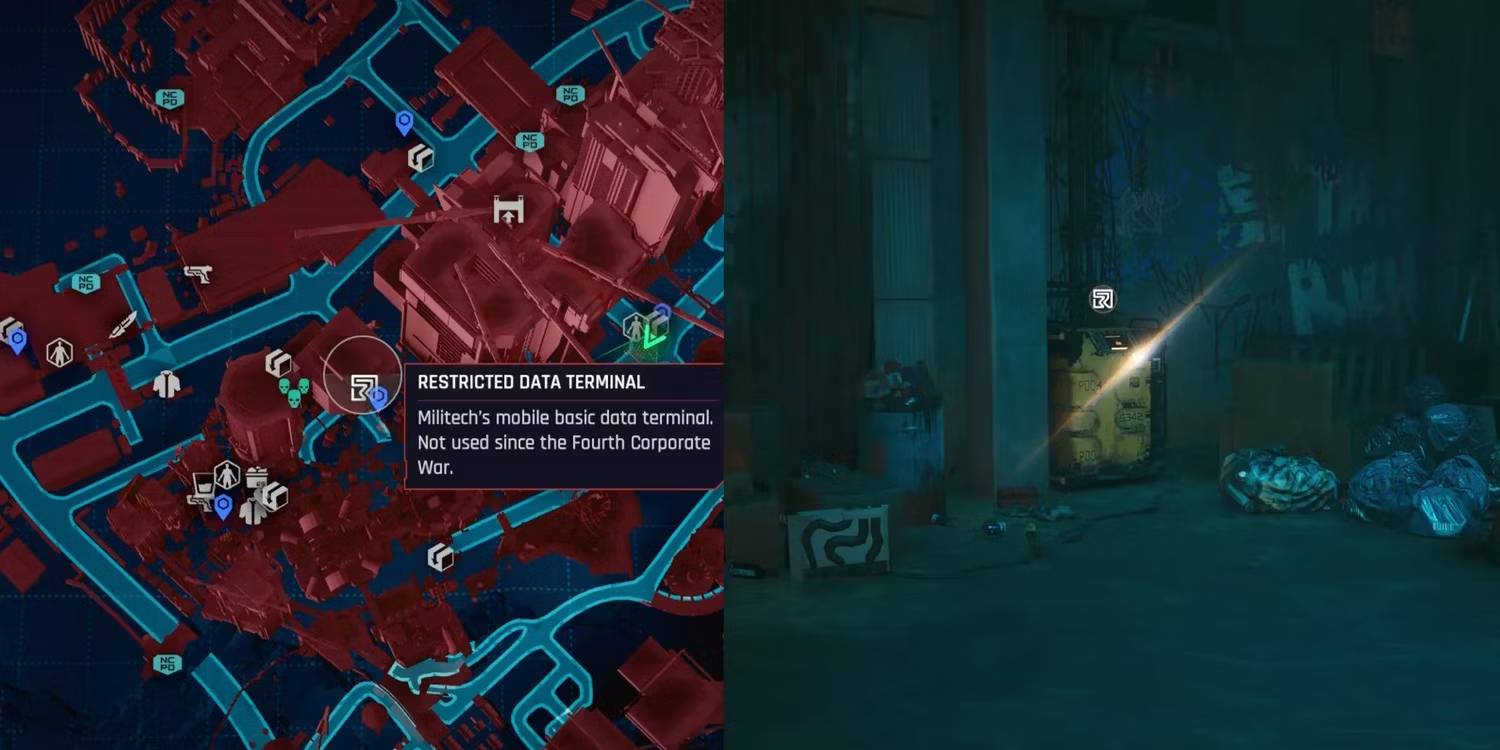The image size is (1500, 750).
Task: Select the green tracked quest objective marker
Action: (x=654, y=336)
